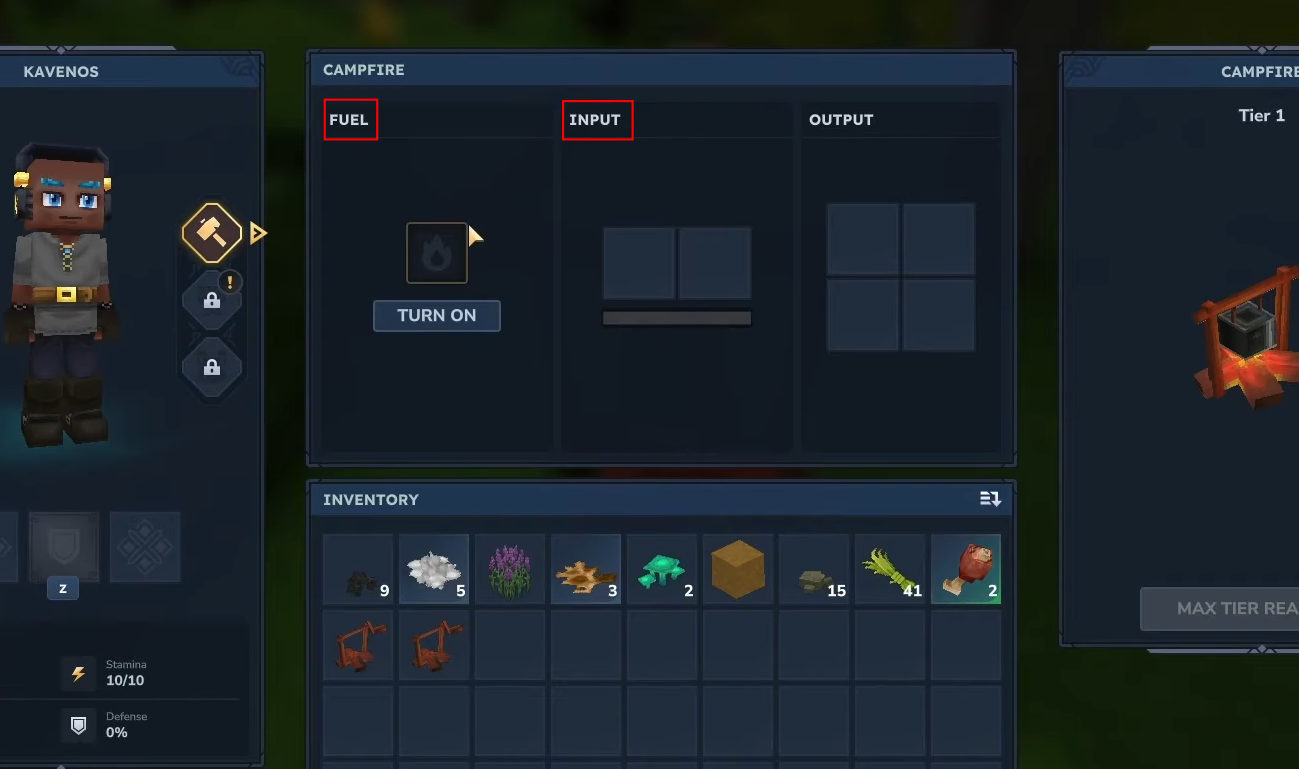Switch to the Output section
This screenshot has height=769, width=1299.
point(841,119)
